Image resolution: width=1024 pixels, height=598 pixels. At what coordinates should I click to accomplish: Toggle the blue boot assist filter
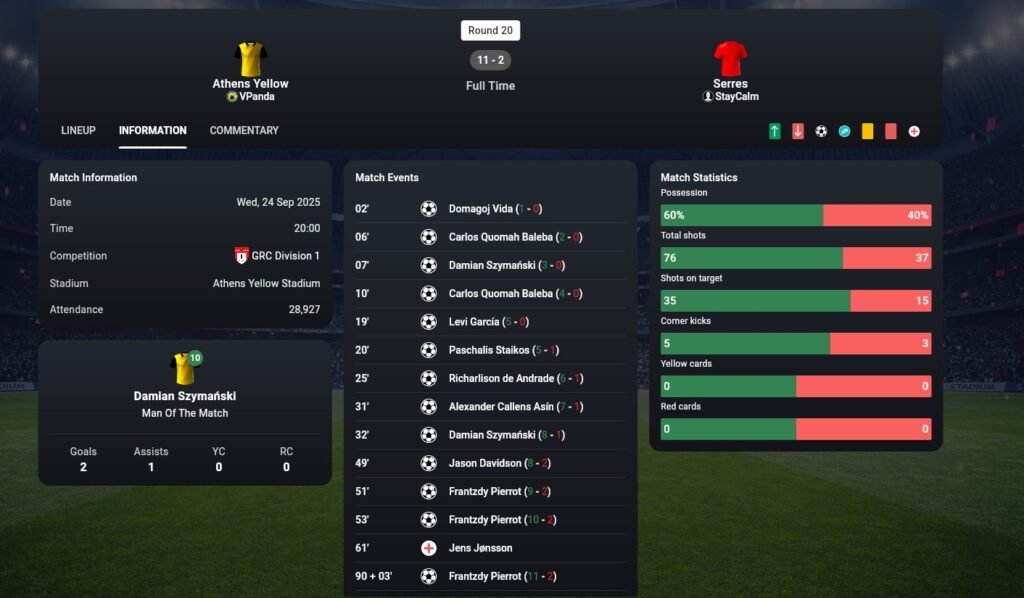pyautogui.click(x=844, y=131)
